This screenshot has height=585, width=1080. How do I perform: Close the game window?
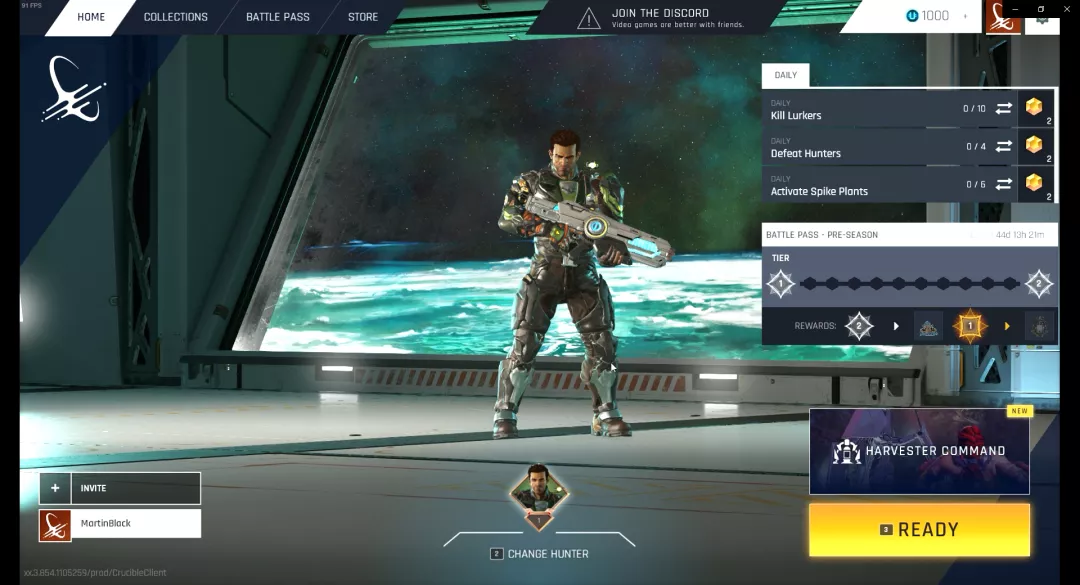1065,9
